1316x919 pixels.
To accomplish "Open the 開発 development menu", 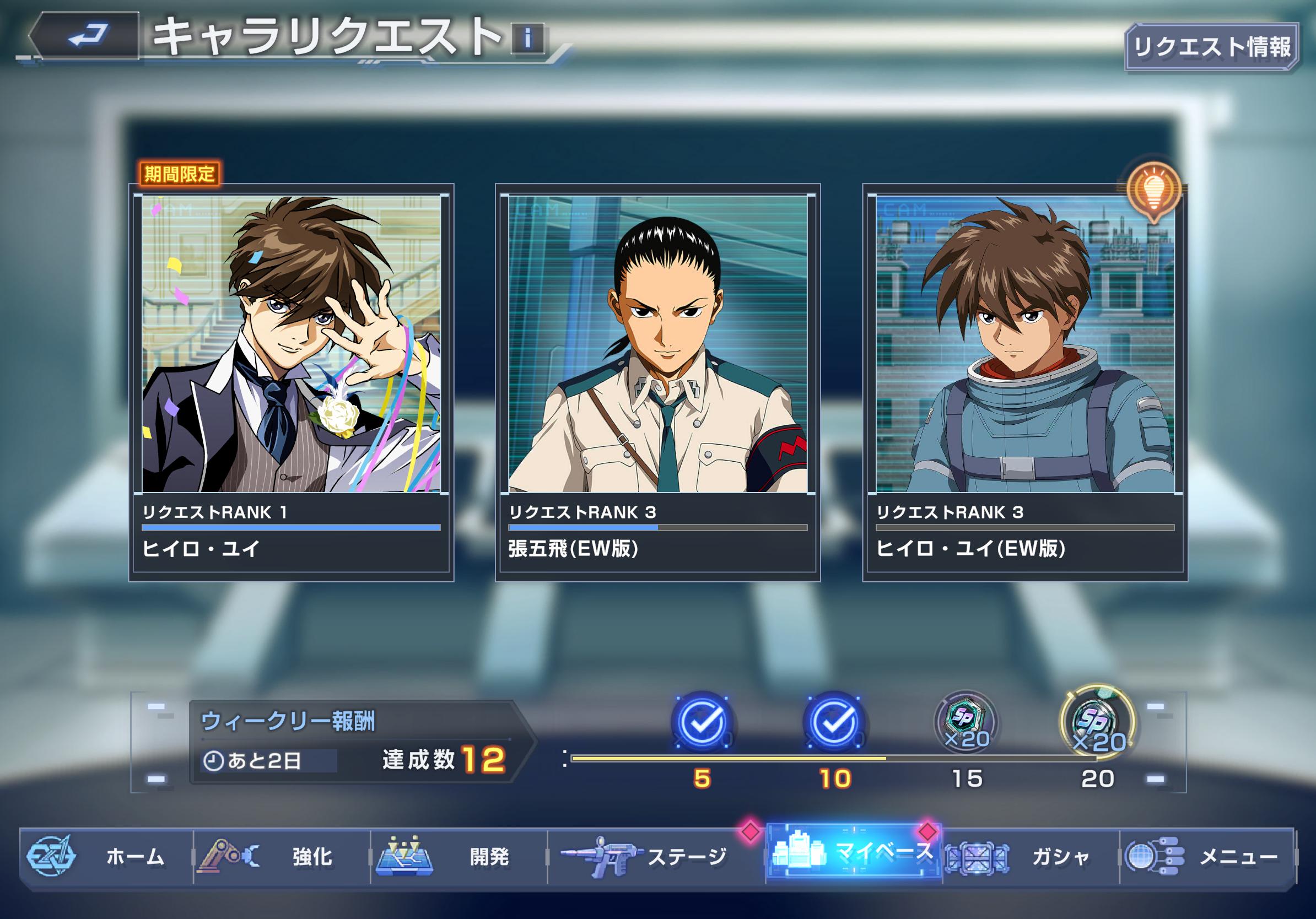I will pyautogui.click(x=459, y=857).
